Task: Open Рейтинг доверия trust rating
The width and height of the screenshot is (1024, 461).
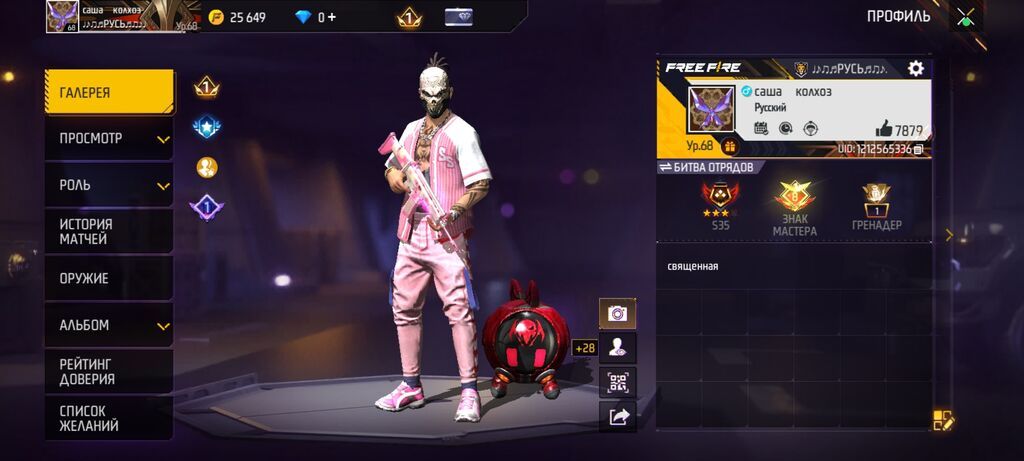Action: click(109, 372)
